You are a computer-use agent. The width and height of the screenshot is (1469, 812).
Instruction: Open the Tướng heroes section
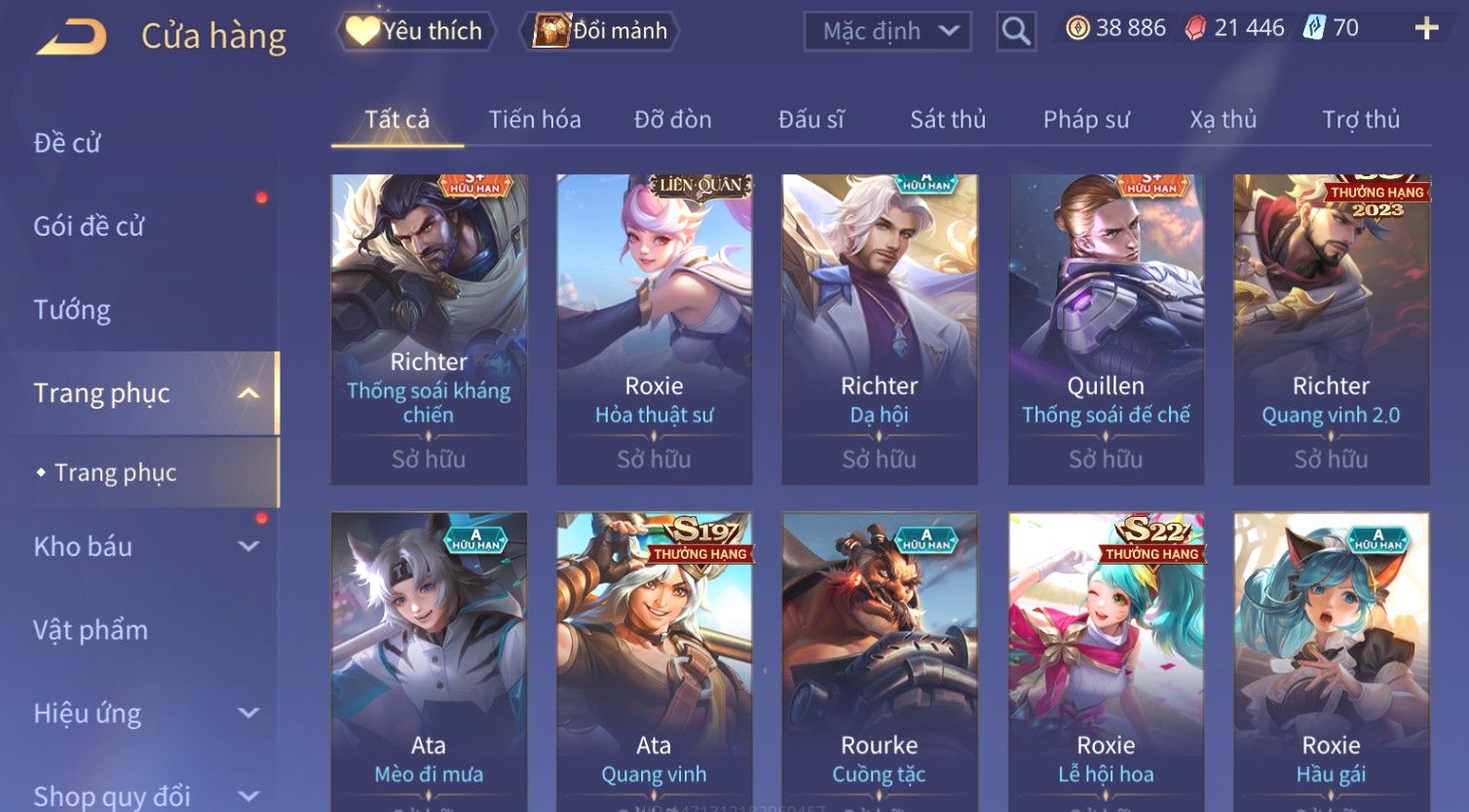(72, 310)
